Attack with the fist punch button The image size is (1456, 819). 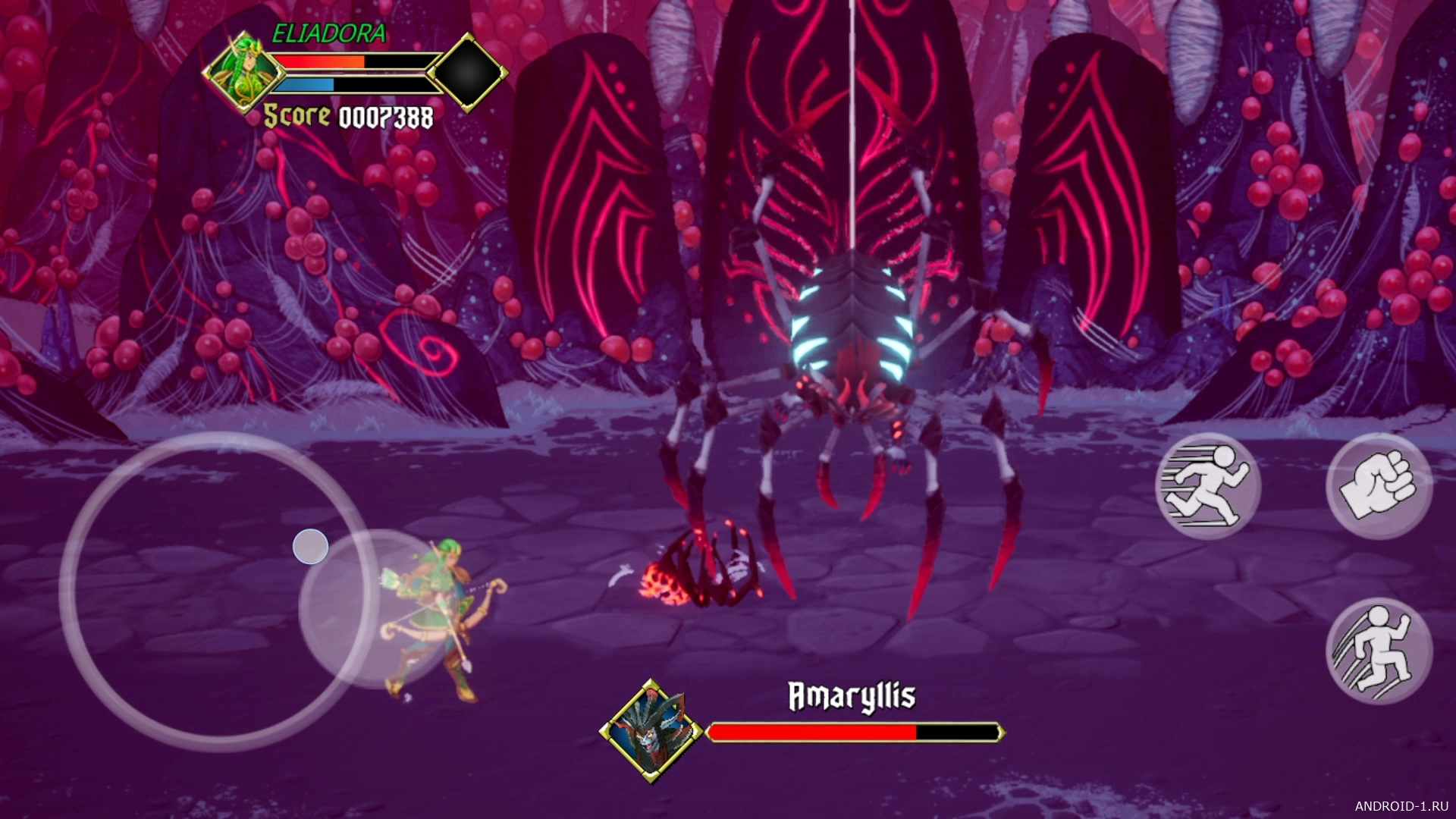tap(1379, 486)
